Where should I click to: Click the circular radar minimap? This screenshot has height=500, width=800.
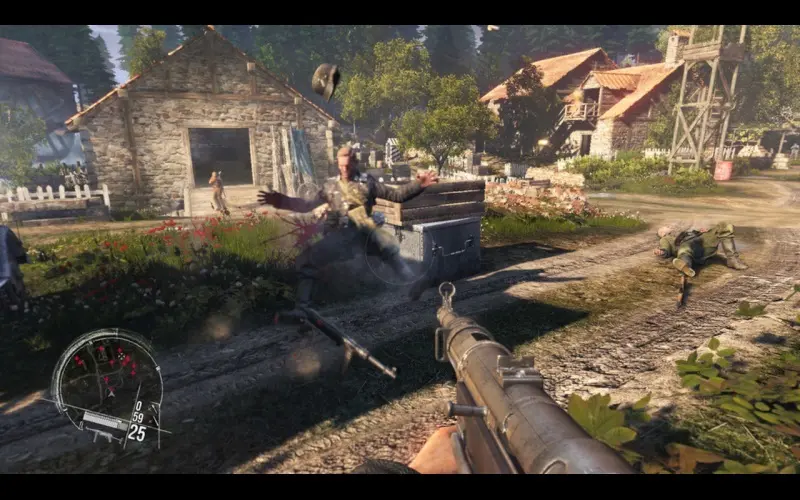click(x=105, y=375)
